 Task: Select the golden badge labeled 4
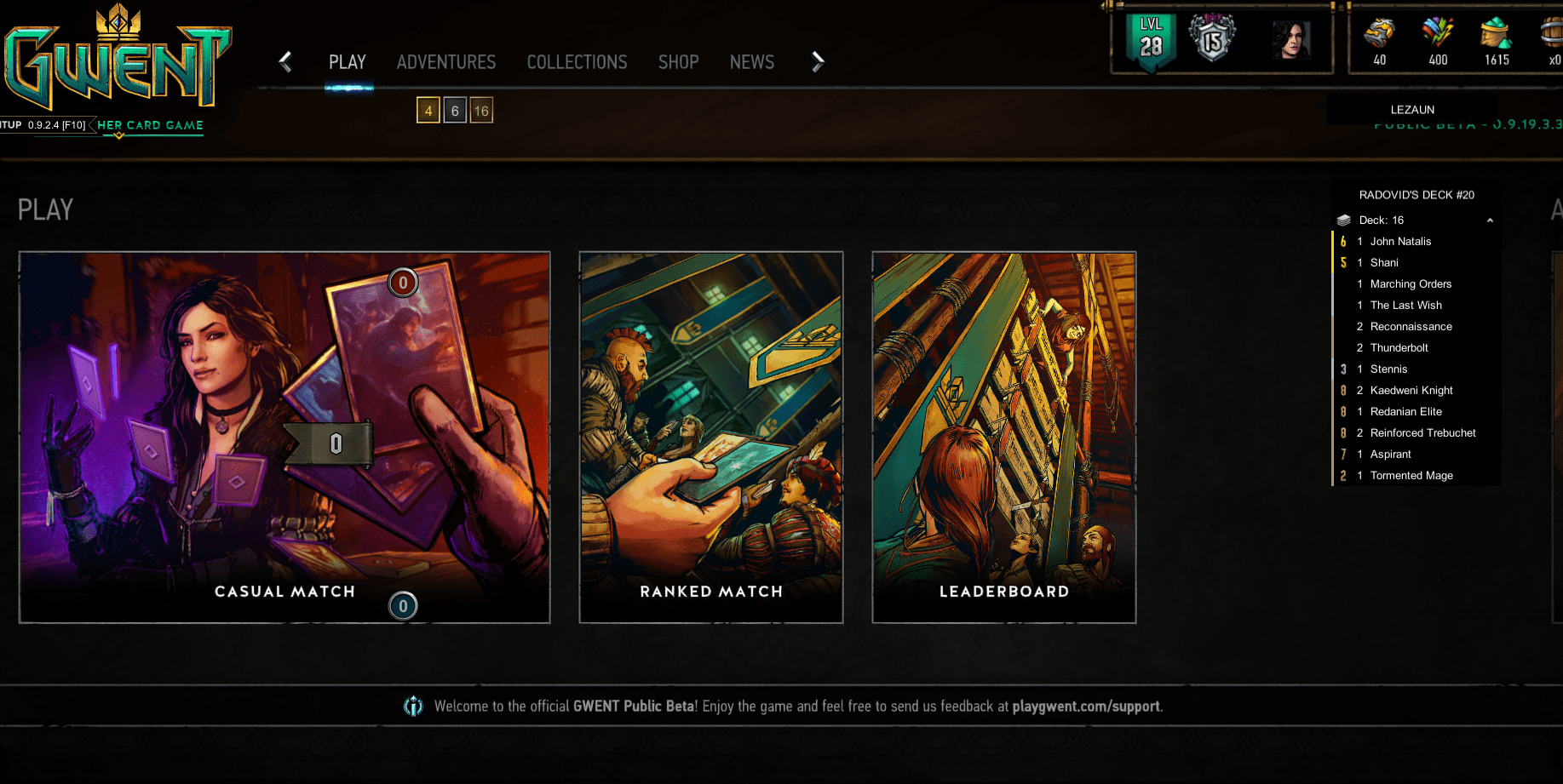(427, 110)
